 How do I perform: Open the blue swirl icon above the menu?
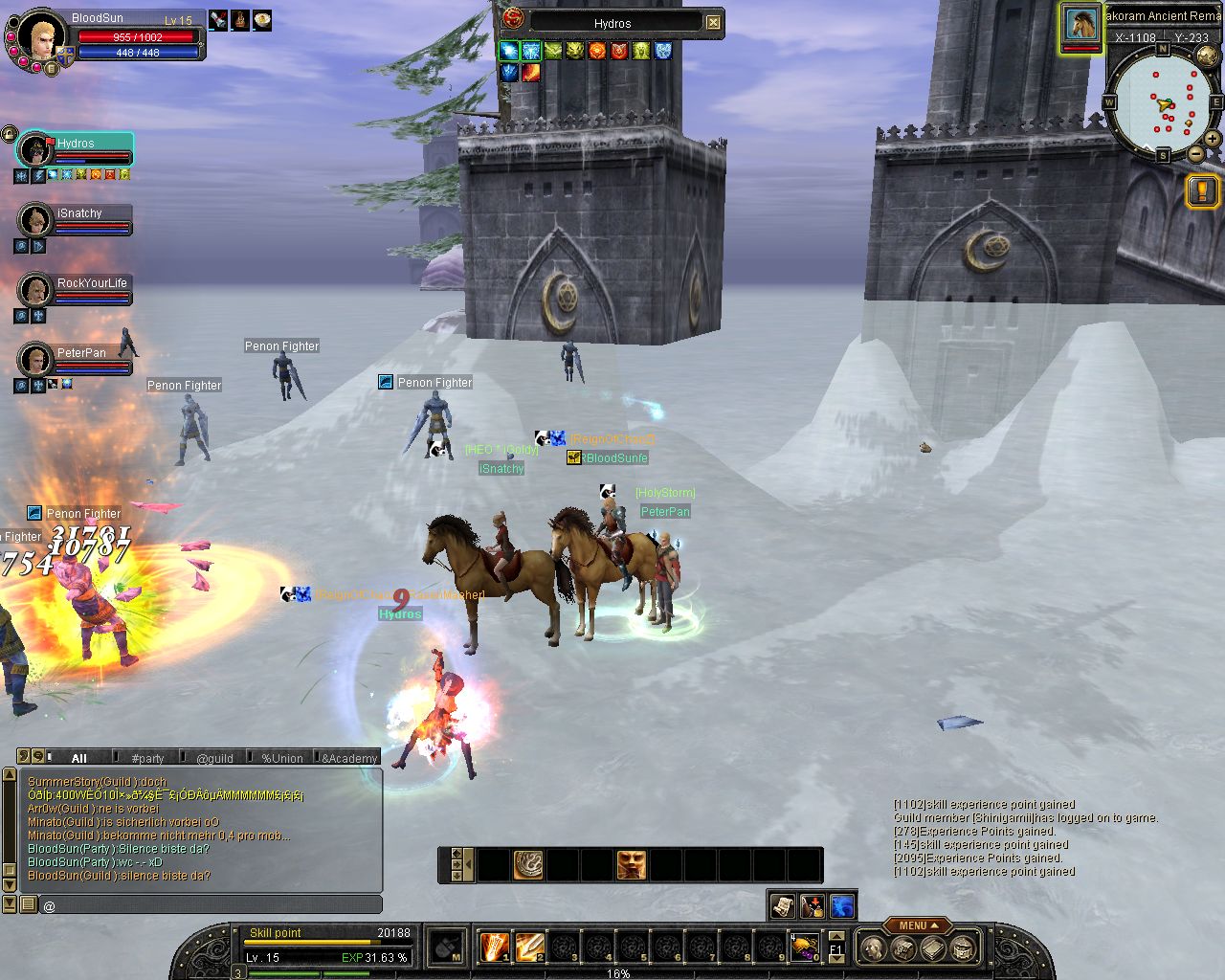[842, 905]
